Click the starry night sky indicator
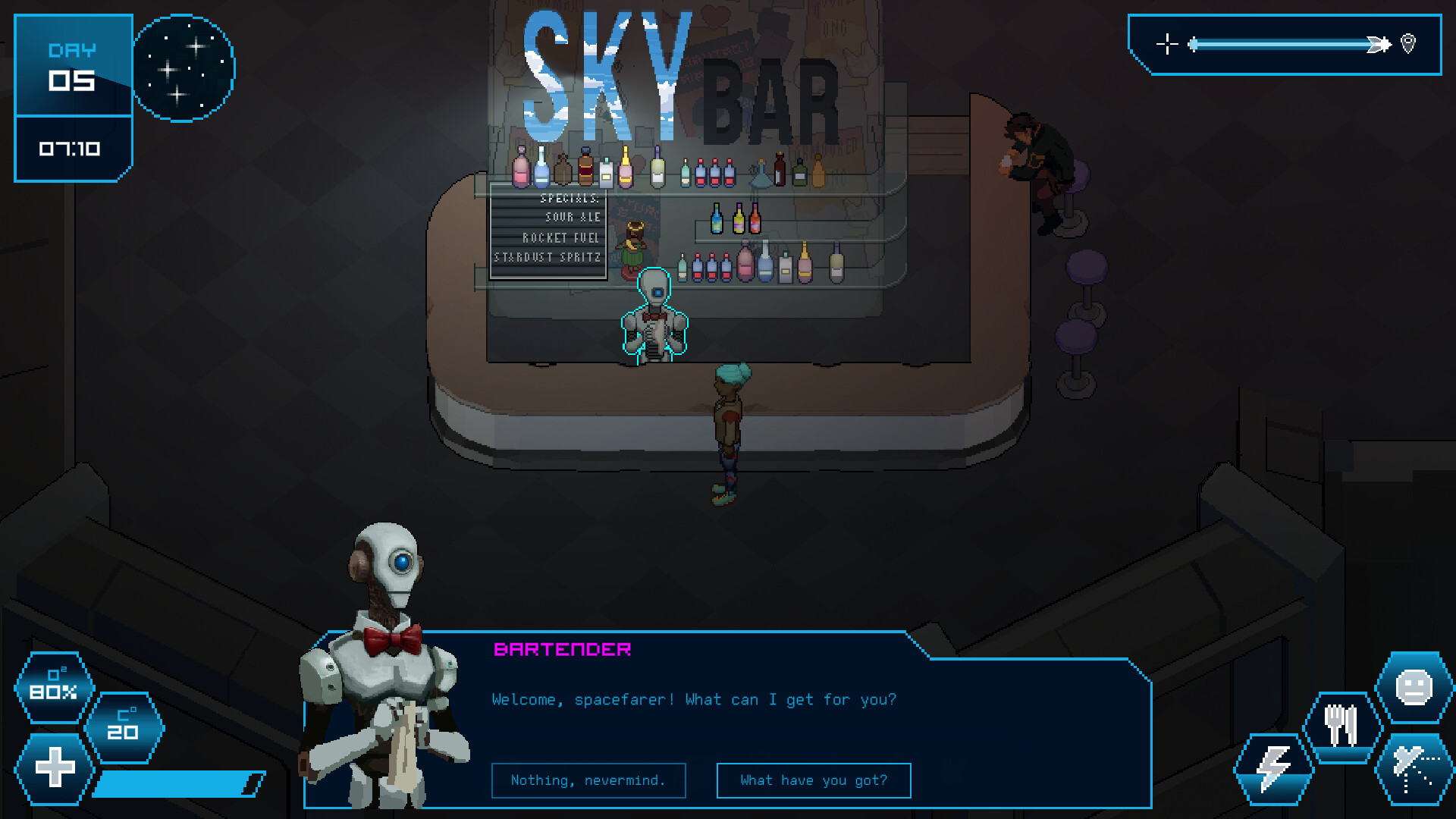The width and height of the screenshot is (1456, 819). pyautogui.click(x=184, y=67)
